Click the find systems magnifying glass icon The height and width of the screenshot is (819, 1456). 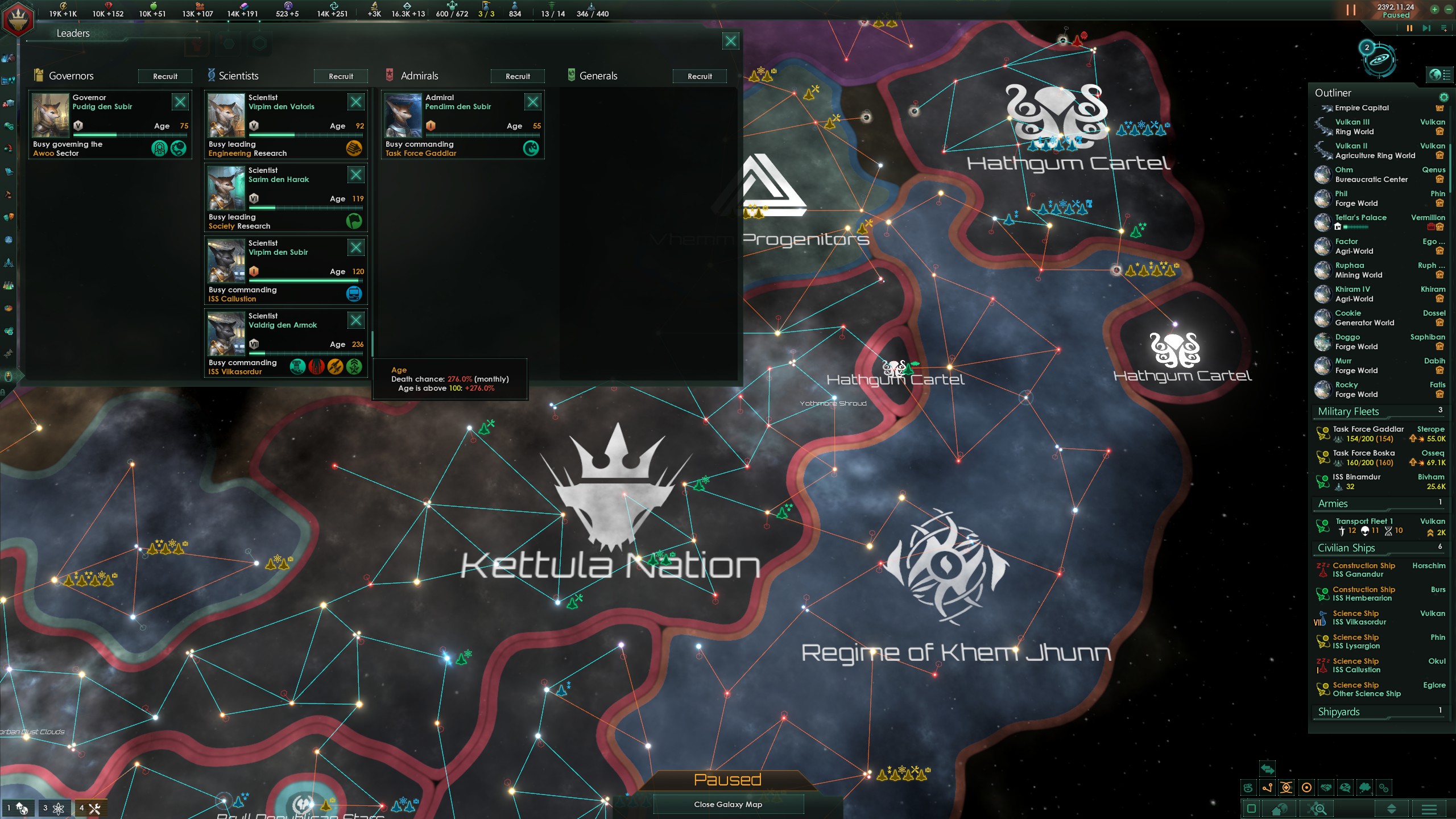[1318, 808]
